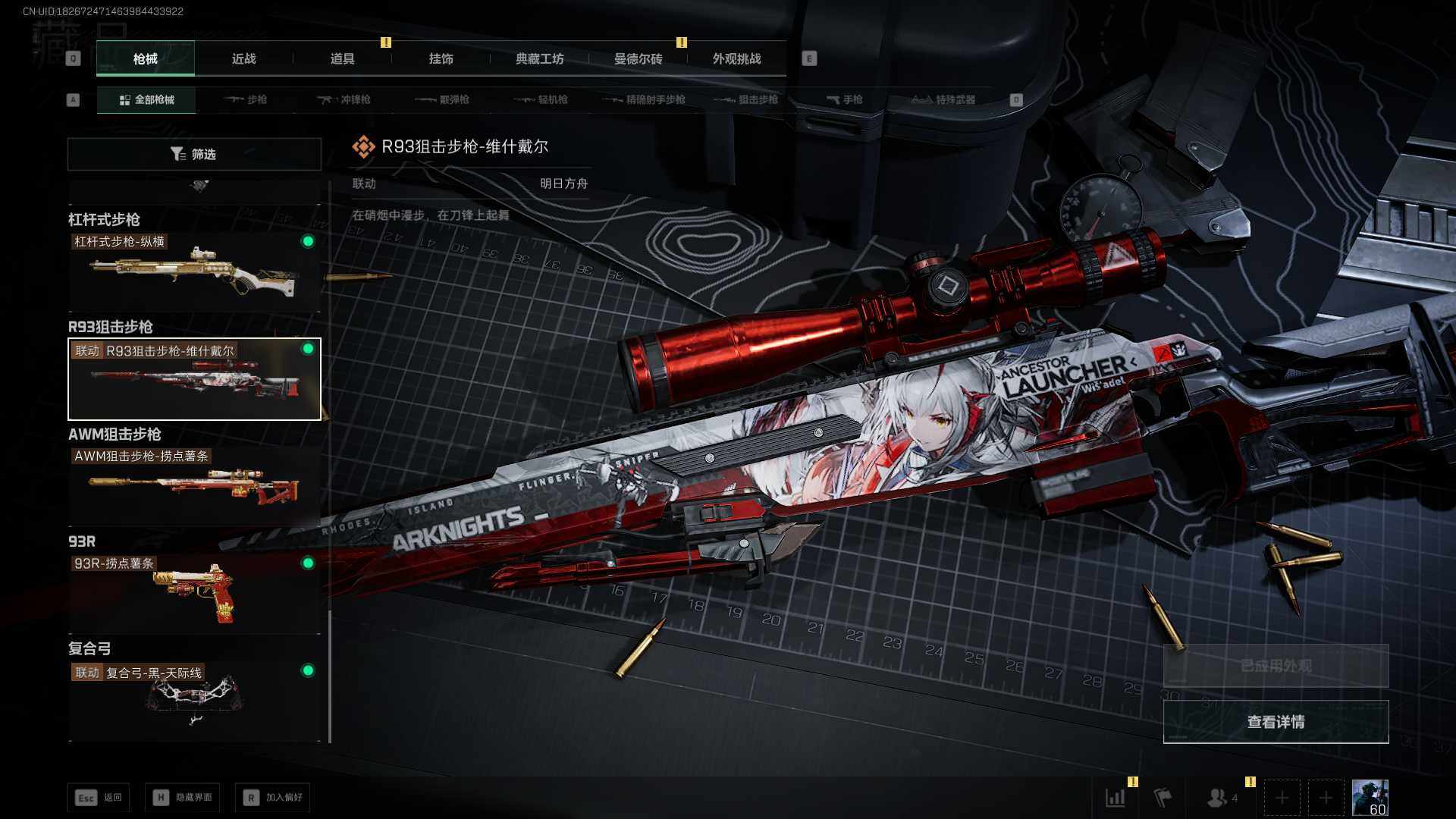This screenshot has width=1456, height=819.
Task: Switch to the 曼德尔砖 tab
Action: click(x=638, y=59)
